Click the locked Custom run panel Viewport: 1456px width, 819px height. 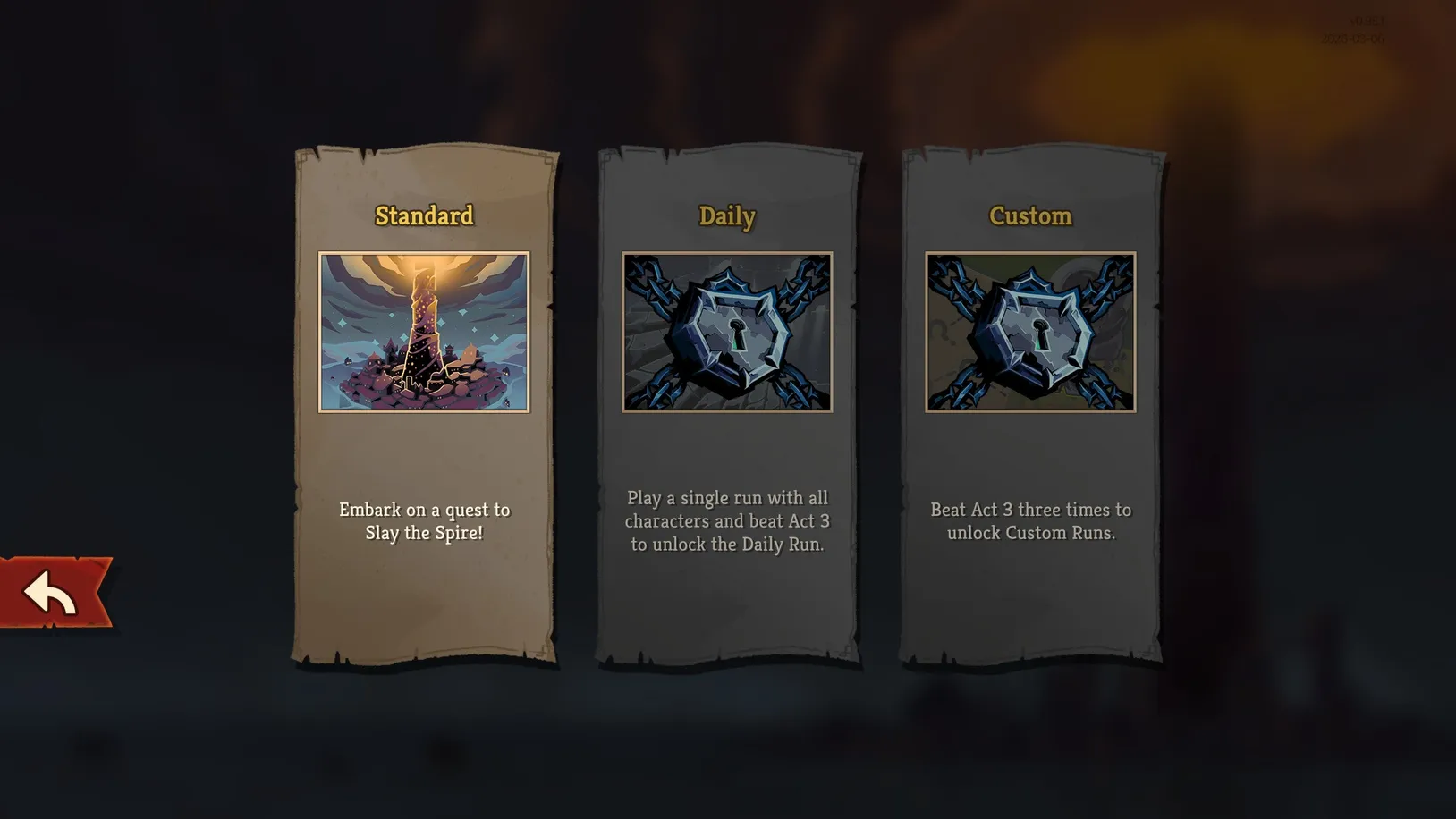tap(1029, 402)
